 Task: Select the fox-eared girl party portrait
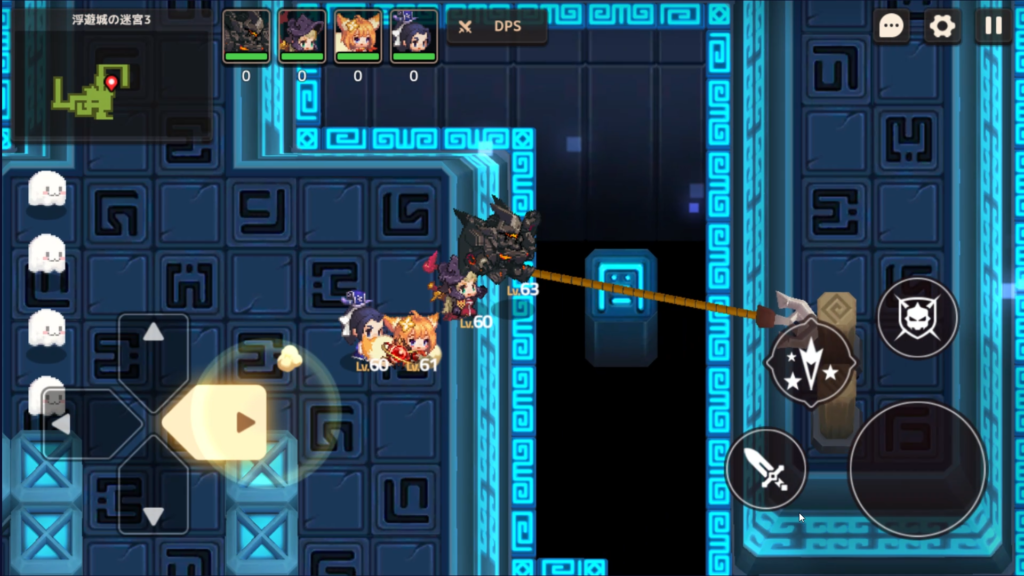click(358, 36)
